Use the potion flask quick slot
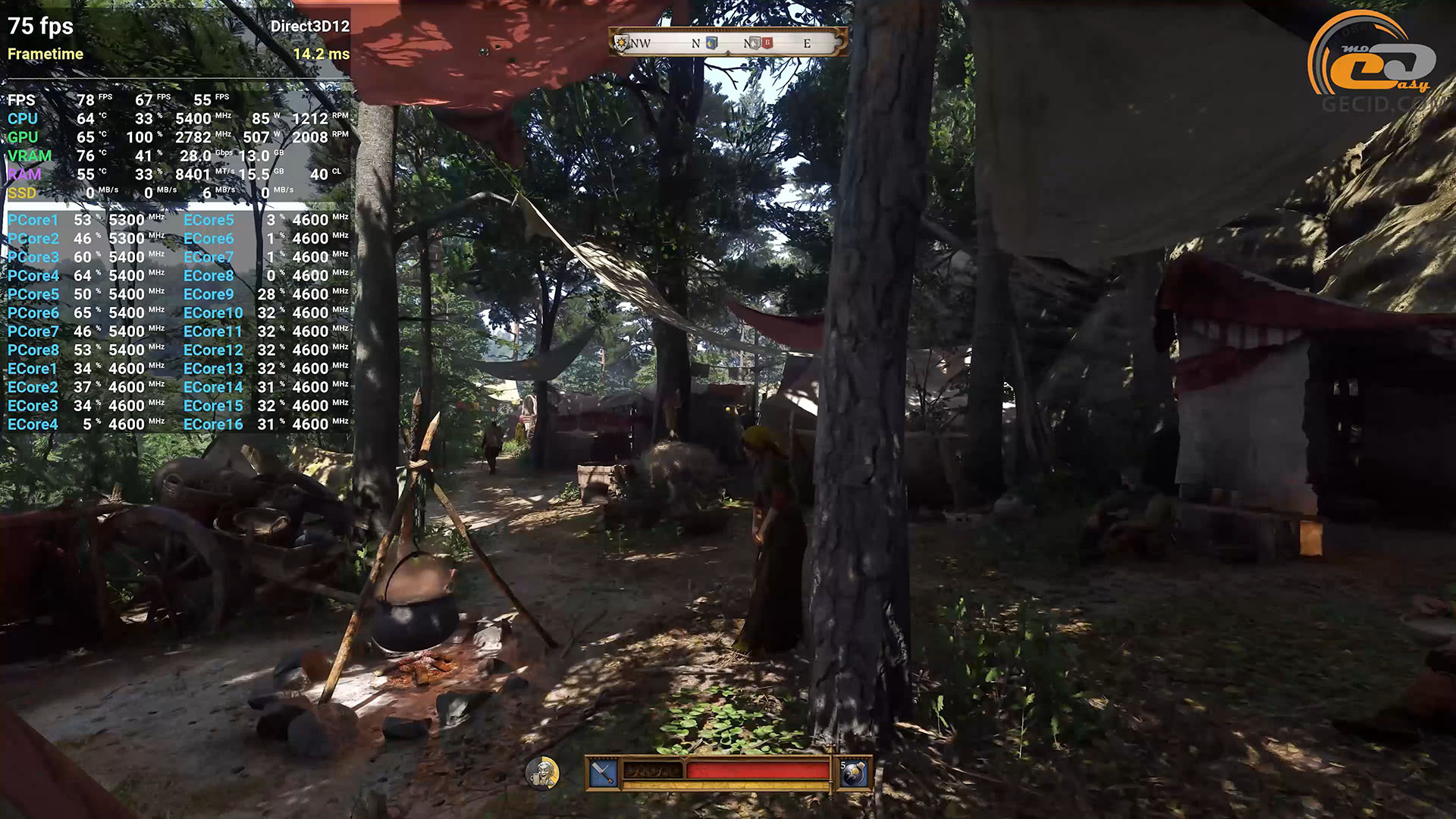Viewport: 1456px width, 819px height. tap(854, 773)
